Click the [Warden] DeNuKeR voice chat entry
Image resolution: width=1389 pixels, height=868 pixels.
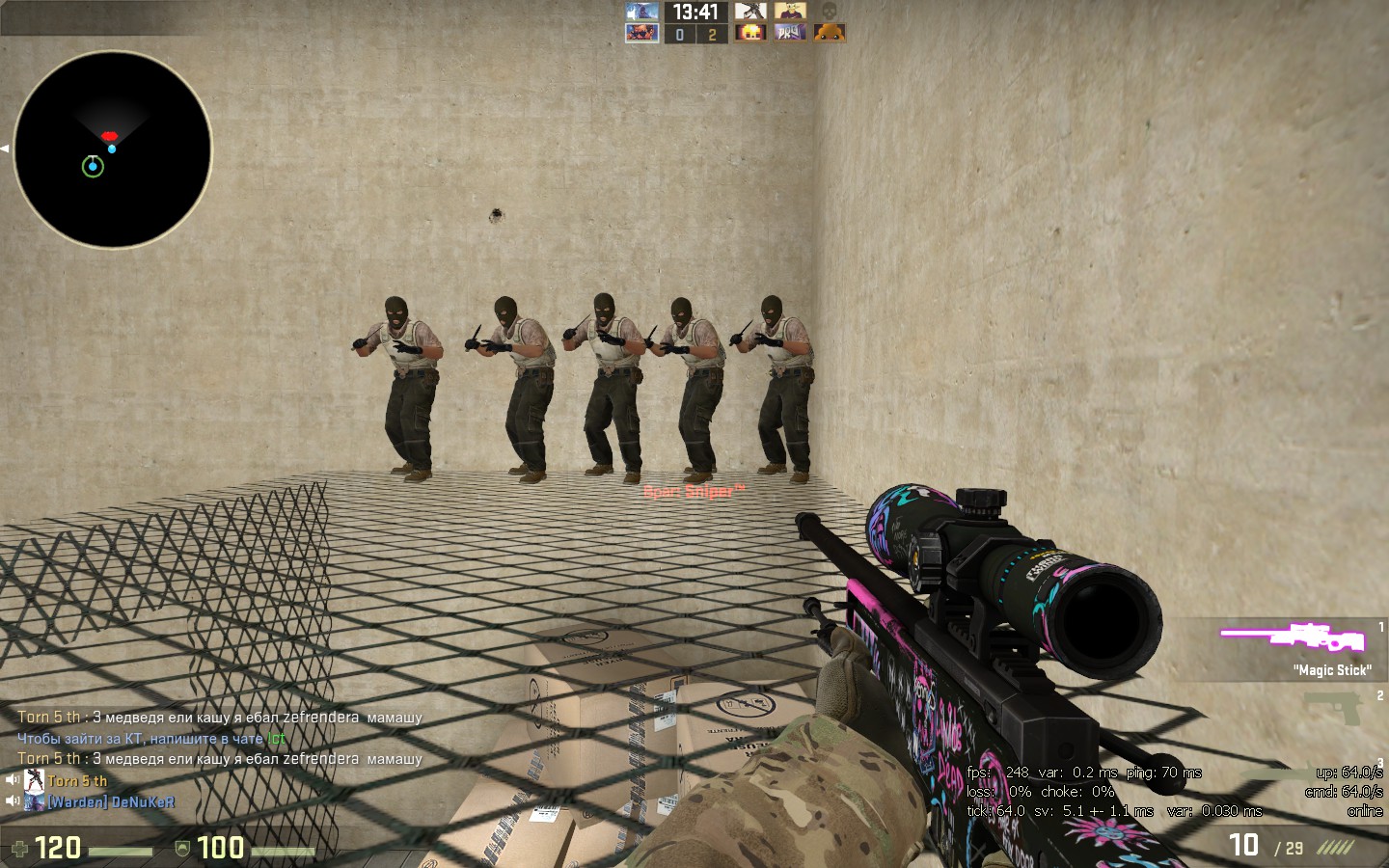tap(111, 801)
